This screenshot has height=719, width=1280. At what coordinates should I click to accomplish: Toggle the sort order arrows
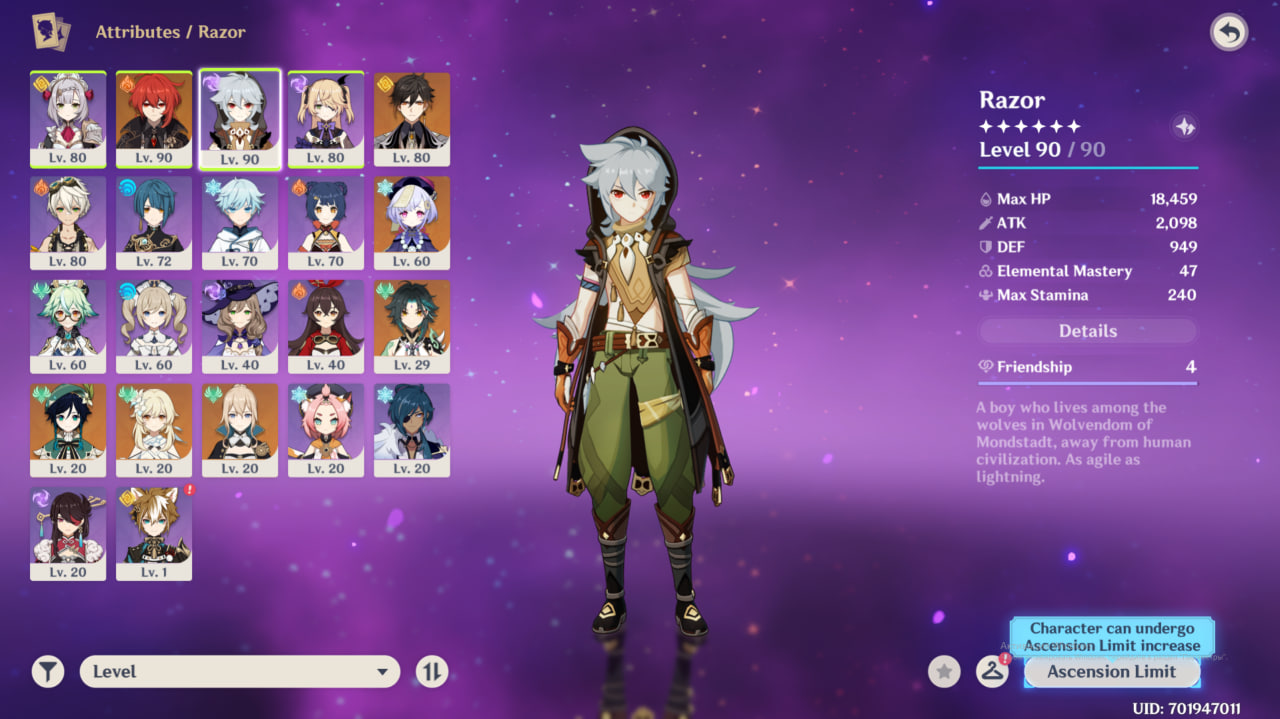pyautogui.click(x=432, y=672)
